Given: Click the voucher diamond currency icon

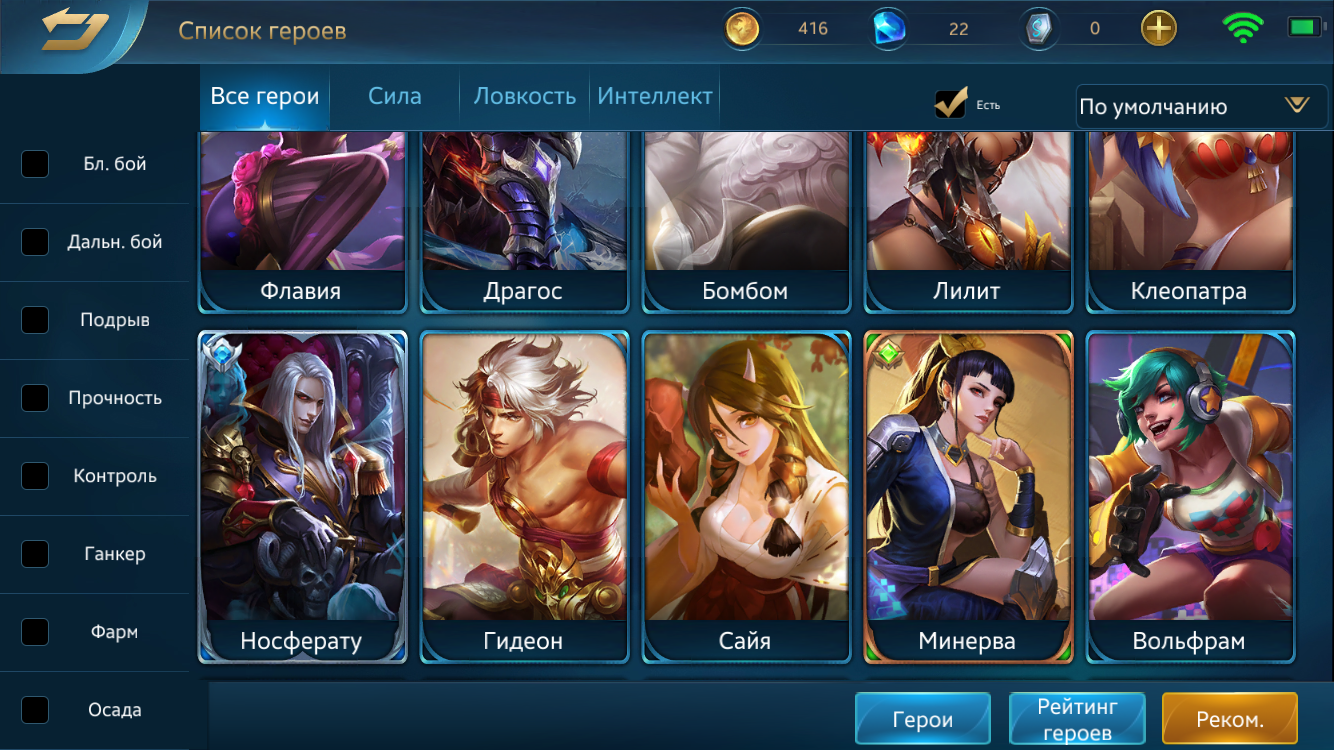Looking at the screenshot, I should click(1038, 28).
